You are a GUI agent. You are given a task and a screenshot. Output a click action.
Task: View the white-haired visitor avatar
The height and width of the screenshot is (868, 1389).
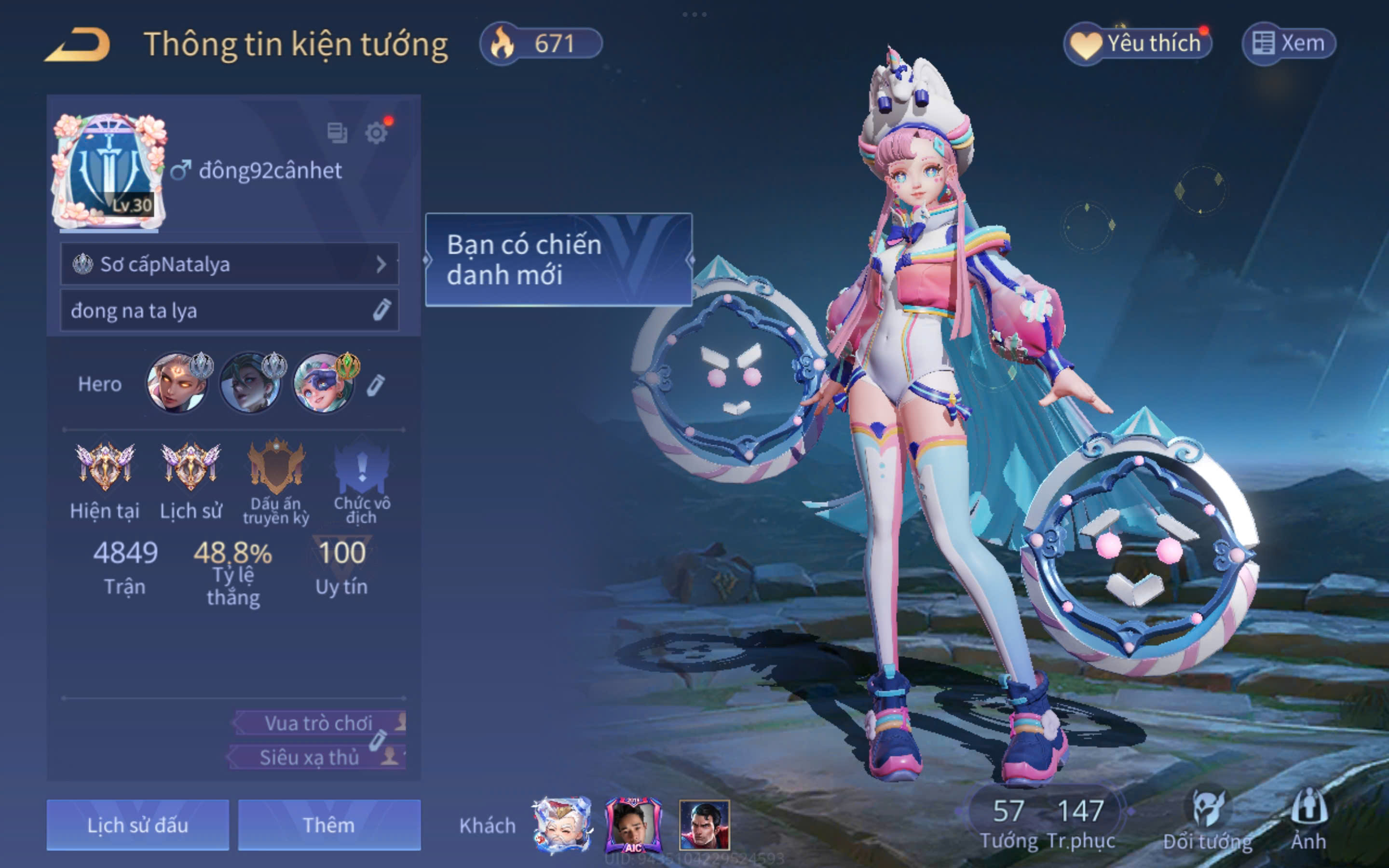[x=562, y=825]
